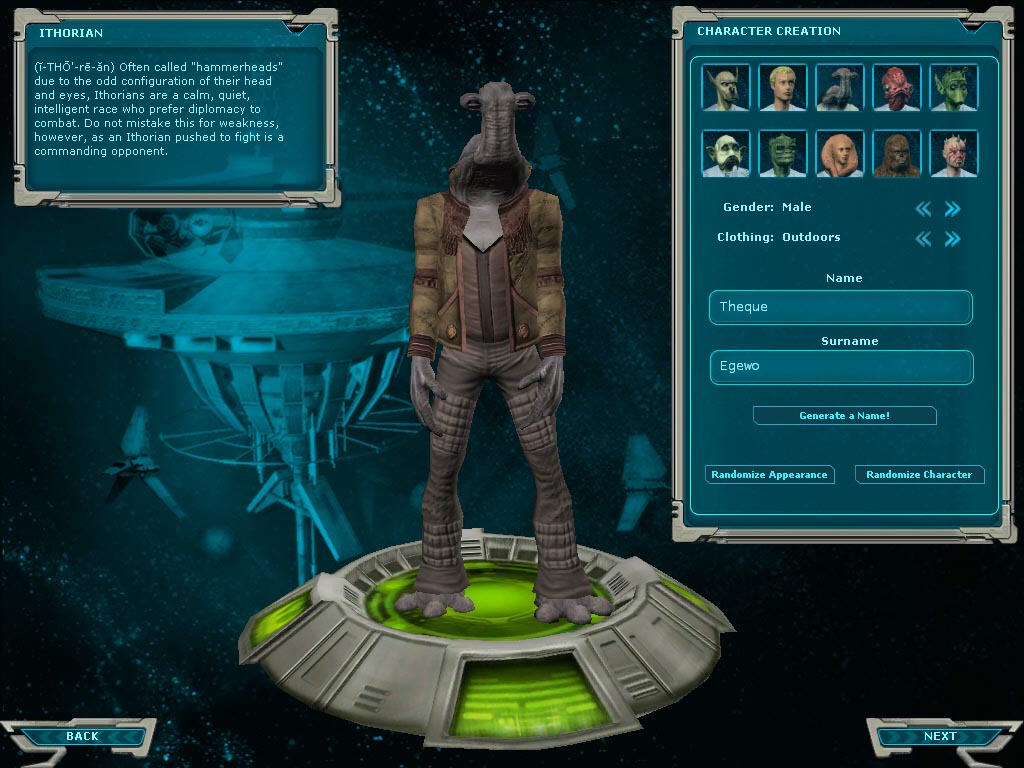Pick the horned Zabrak portrait

[954, 154]
